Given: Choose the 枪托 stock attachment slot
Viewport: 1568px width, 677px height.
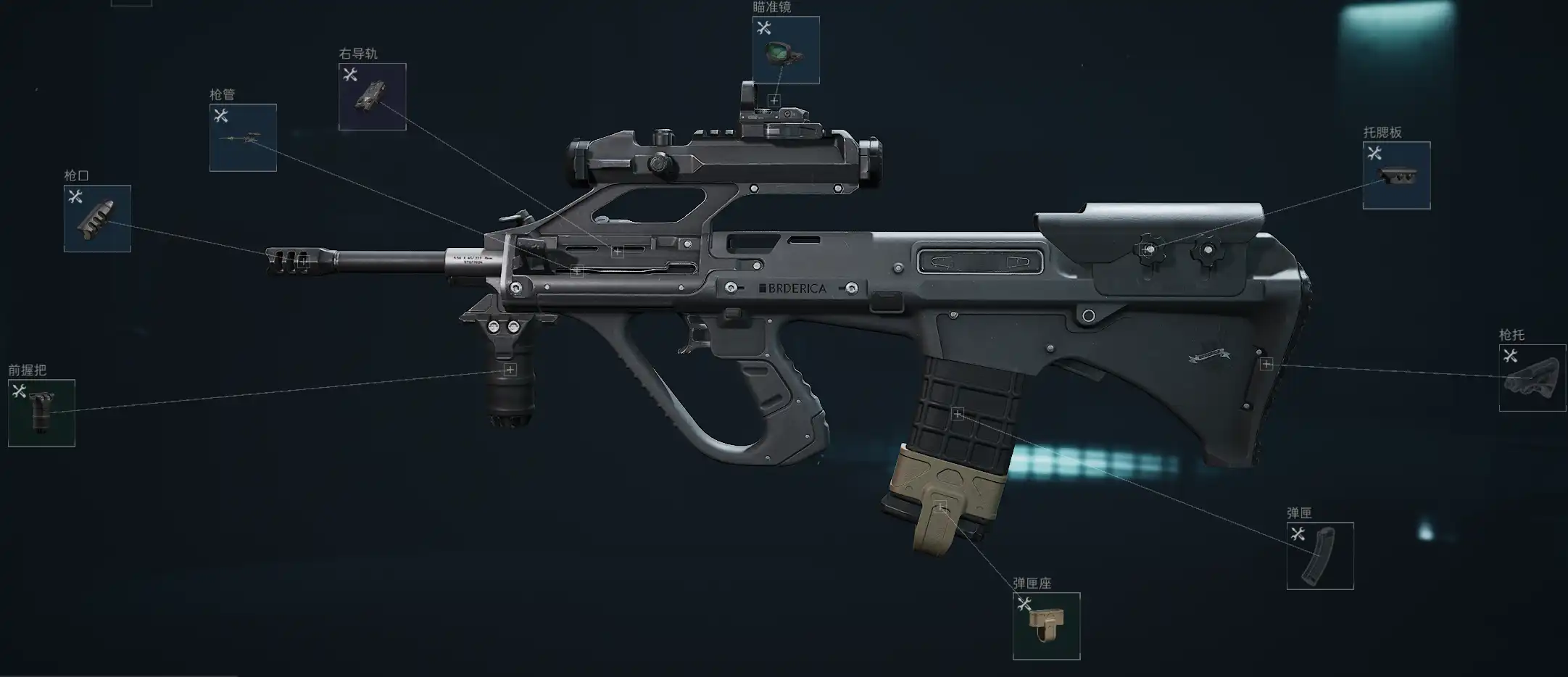Looking at the screenshot, I should (1532, 378).
